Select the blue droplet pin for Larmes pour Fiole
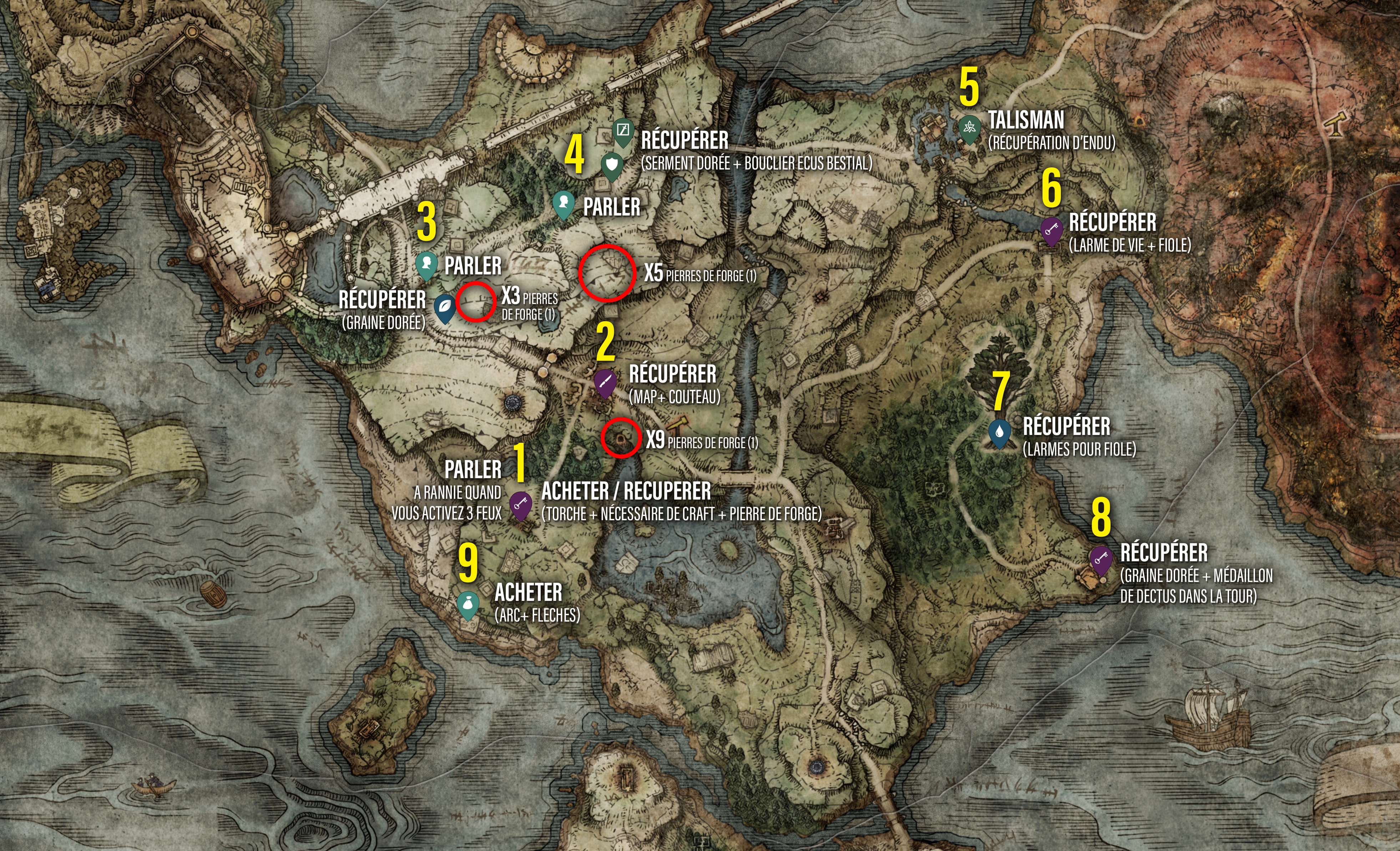 999,432
